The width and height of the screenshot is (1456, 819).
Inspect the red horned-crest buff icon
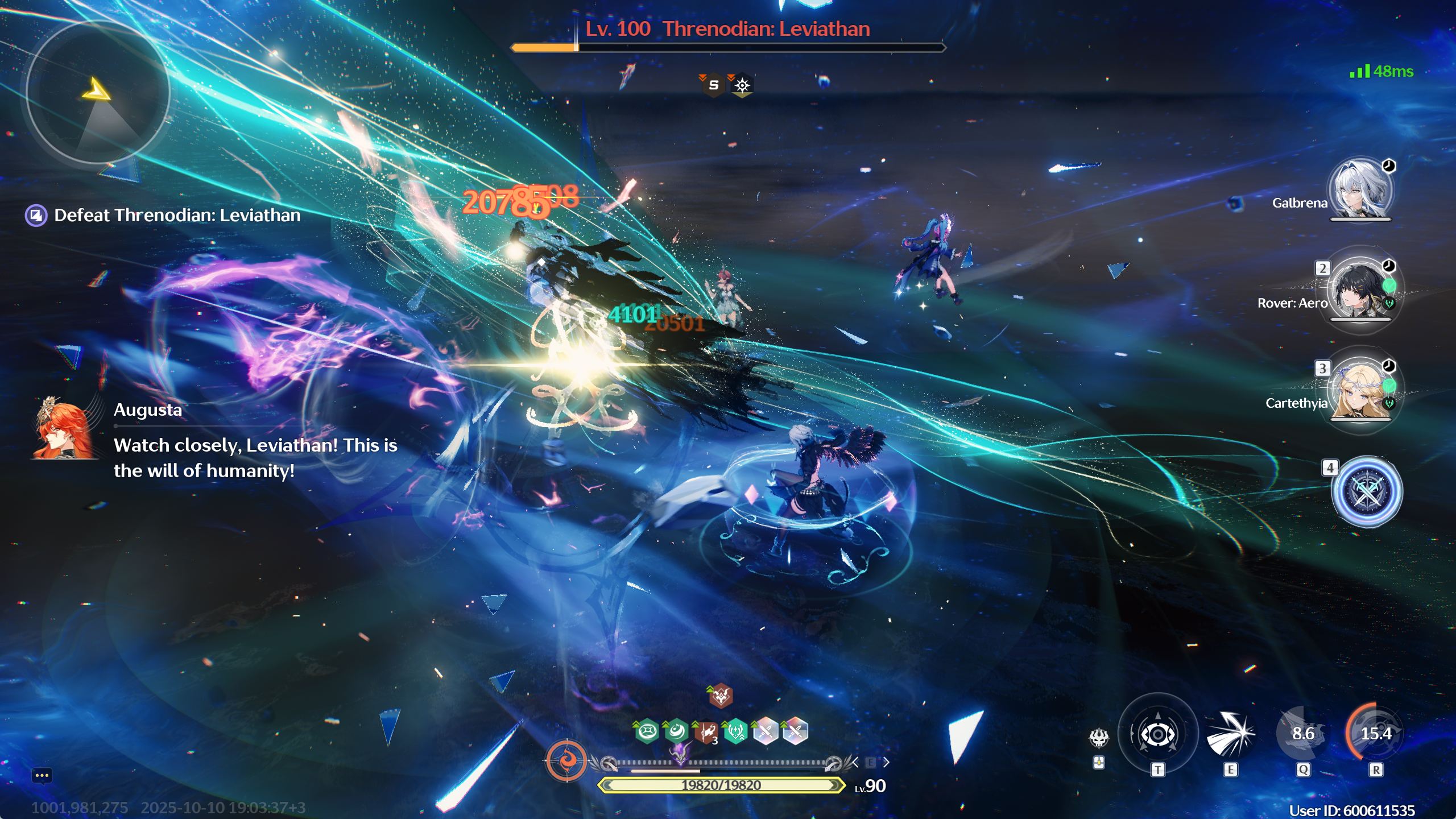721,696
